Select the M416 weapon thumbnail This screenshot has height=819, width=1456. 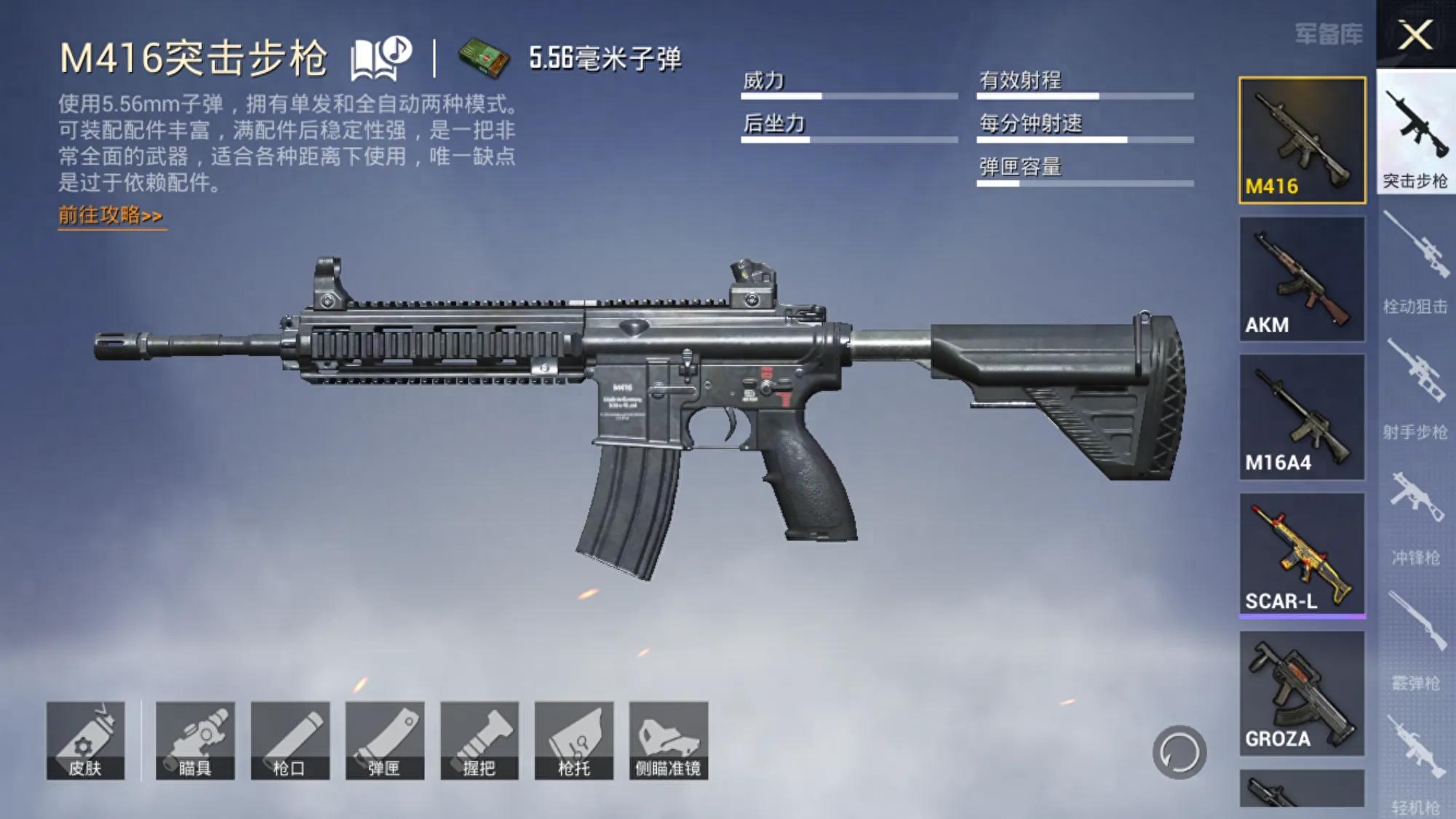pyautogui.click(x=1302, y=140)
